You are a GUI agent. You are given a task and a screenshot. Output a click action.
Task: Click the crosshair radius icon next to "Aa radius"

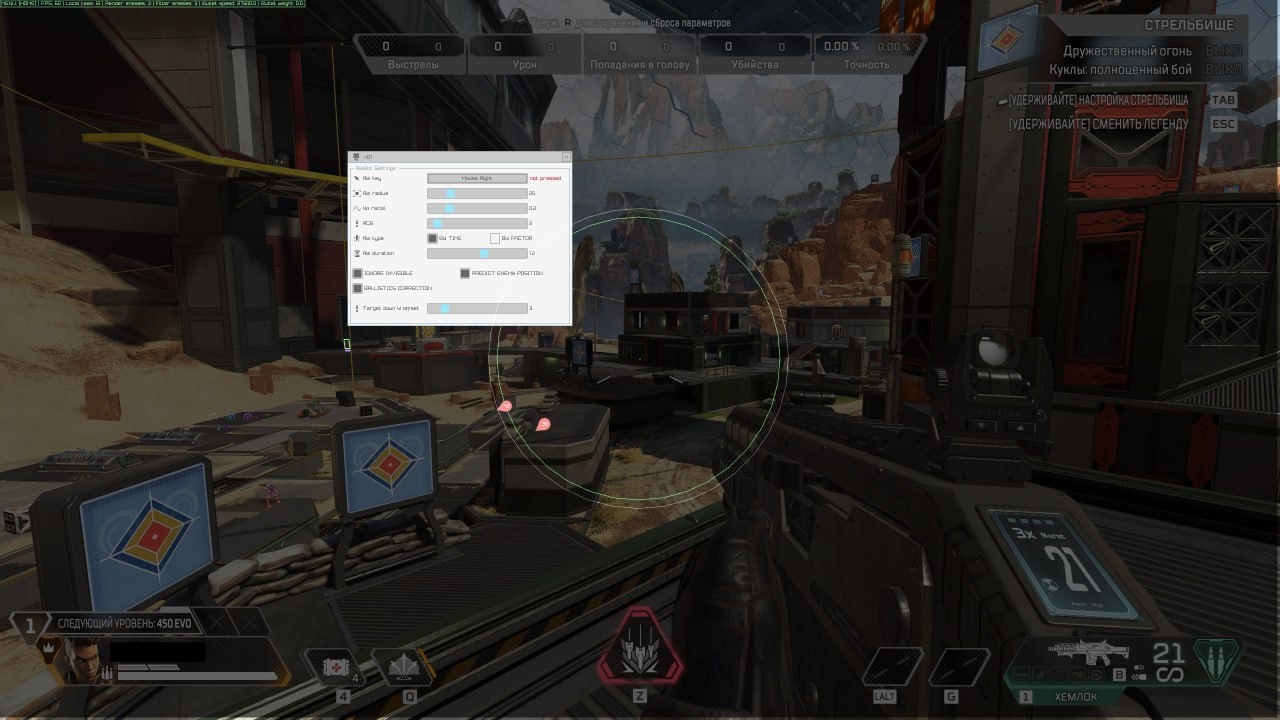[x=356, y=193]
